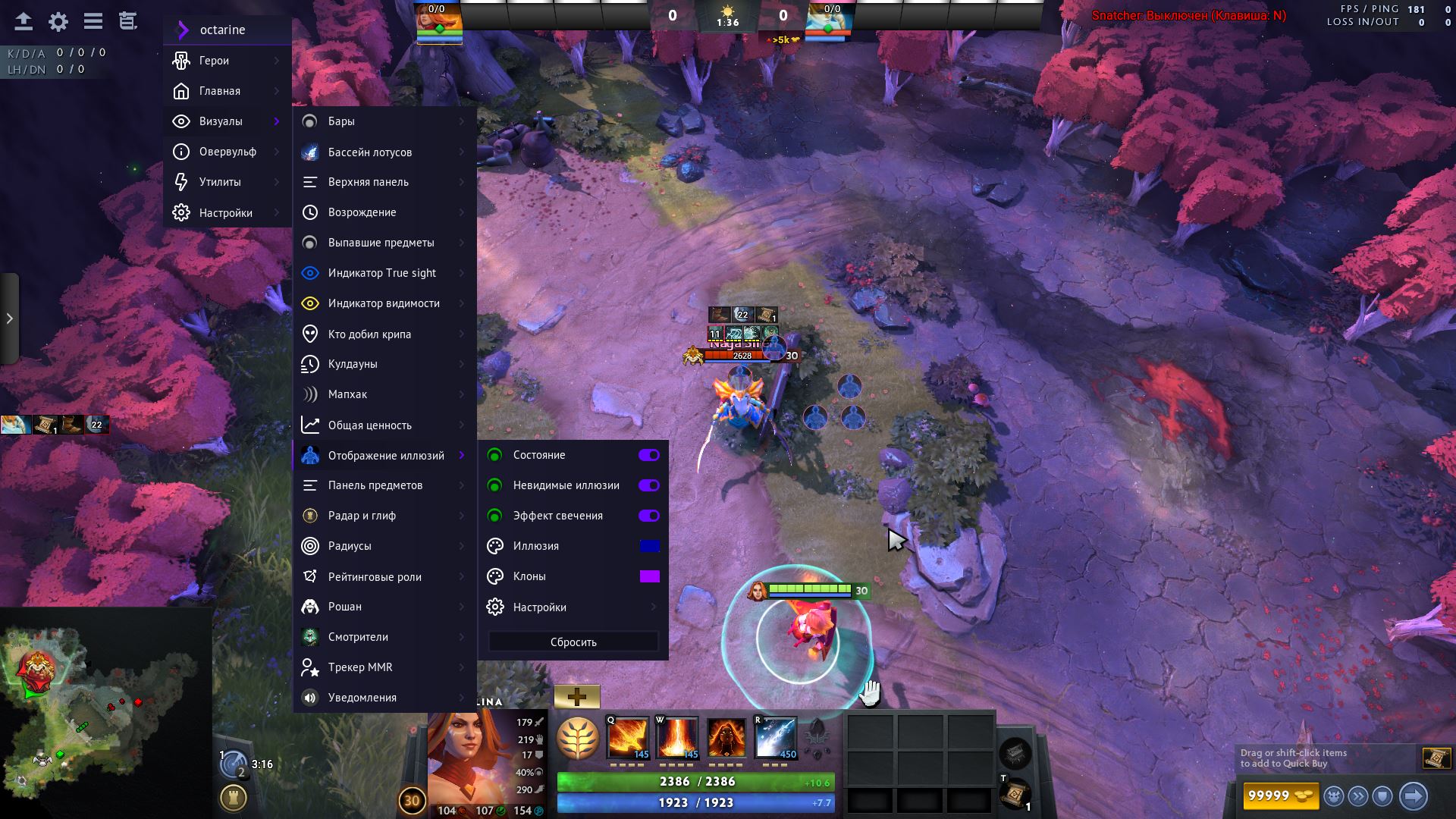Activate Lina's Dragon Slave ability
This screenshot has height=819, width=1456.
tap(627, 738)
